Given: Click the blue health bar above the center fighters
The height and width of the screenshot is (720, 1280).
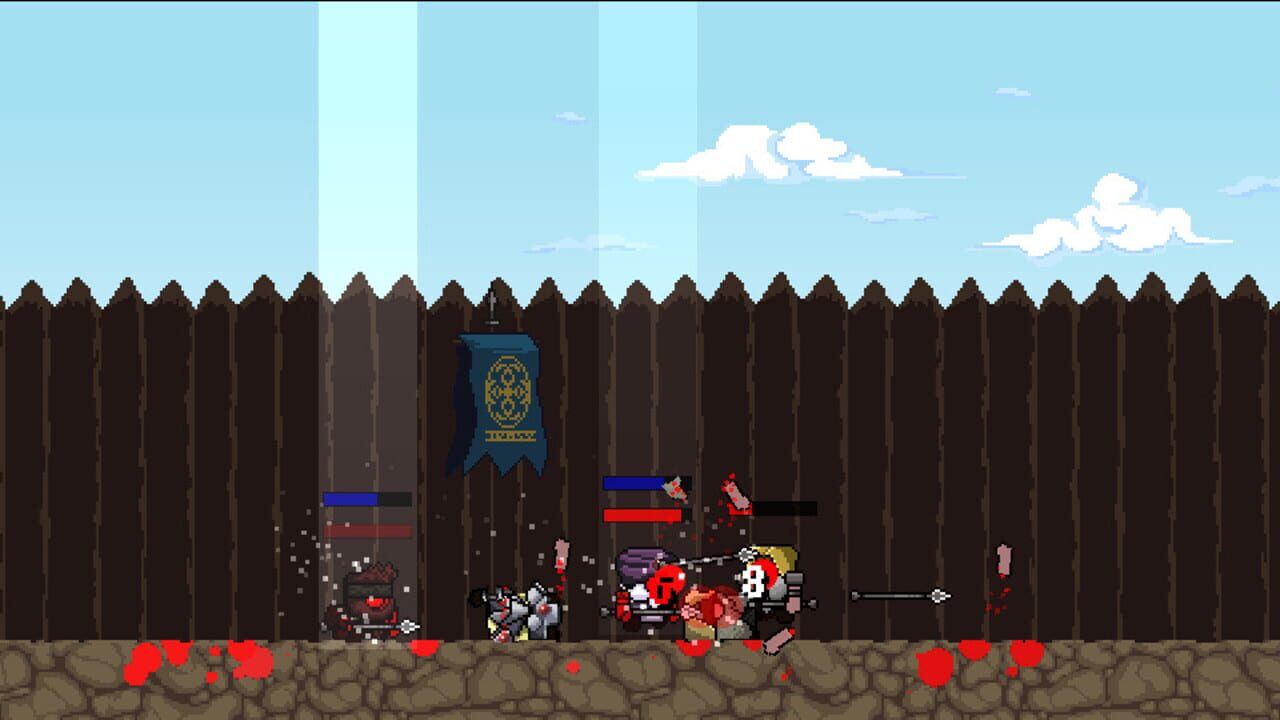Looking at the screenshot, I should click(632, 481).
